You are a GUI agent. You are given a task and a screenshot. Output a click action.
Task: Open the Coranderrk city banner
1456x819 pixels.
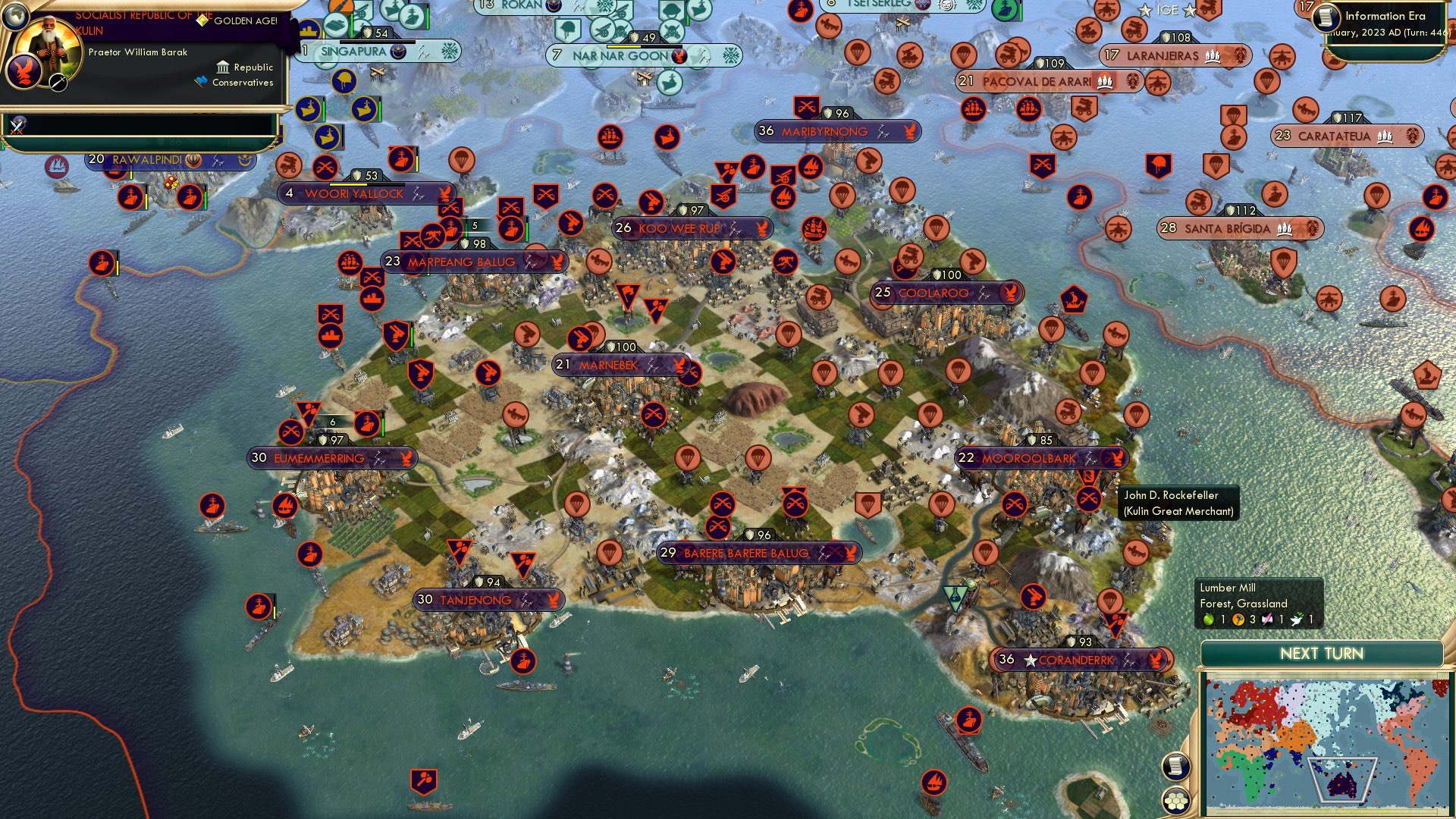click(1081, 660)
